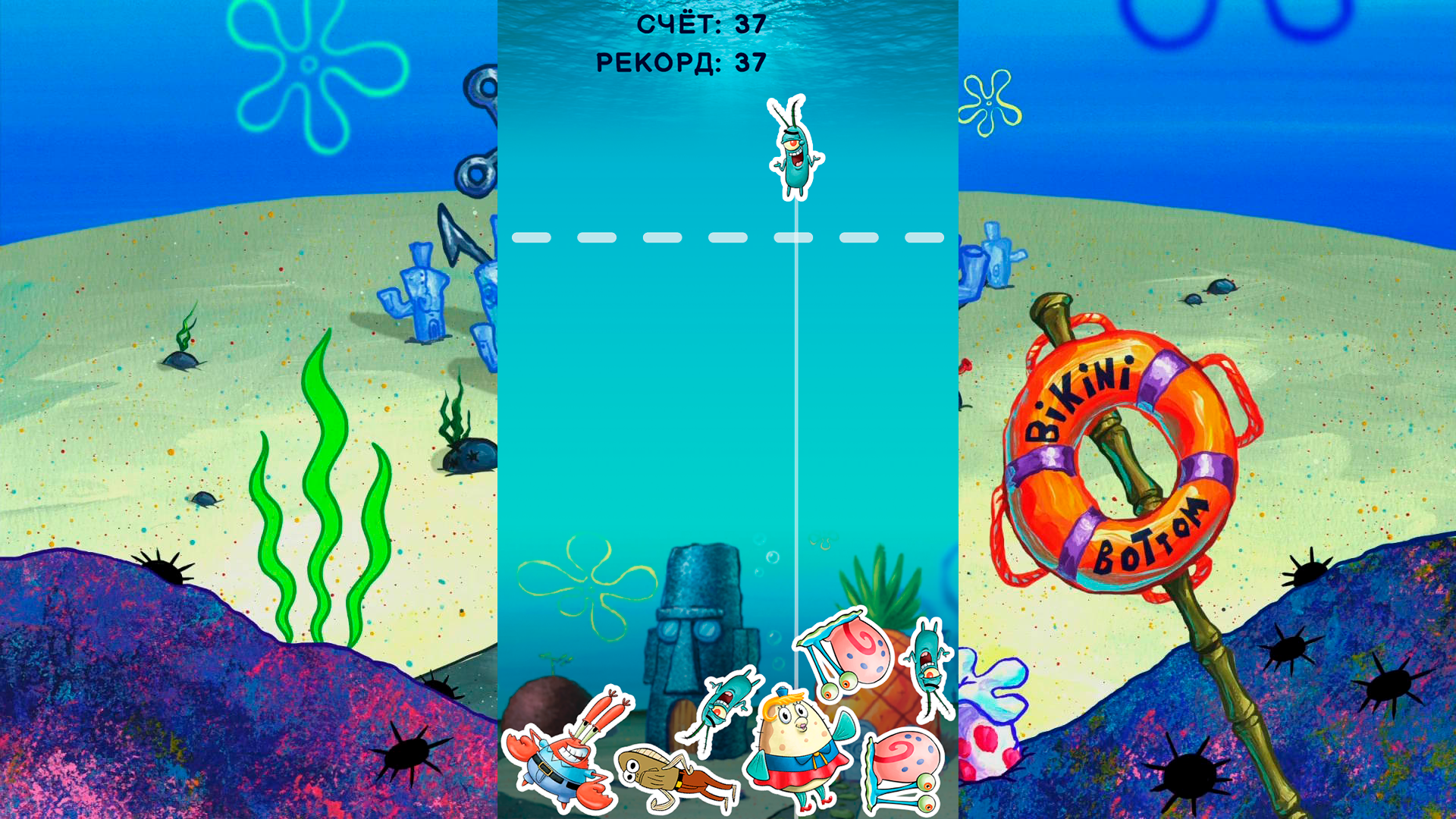This screenshot has height=819, width=1456.
Task: Click the vertical guide line below Plankton
Action: [x=797, y=379]
